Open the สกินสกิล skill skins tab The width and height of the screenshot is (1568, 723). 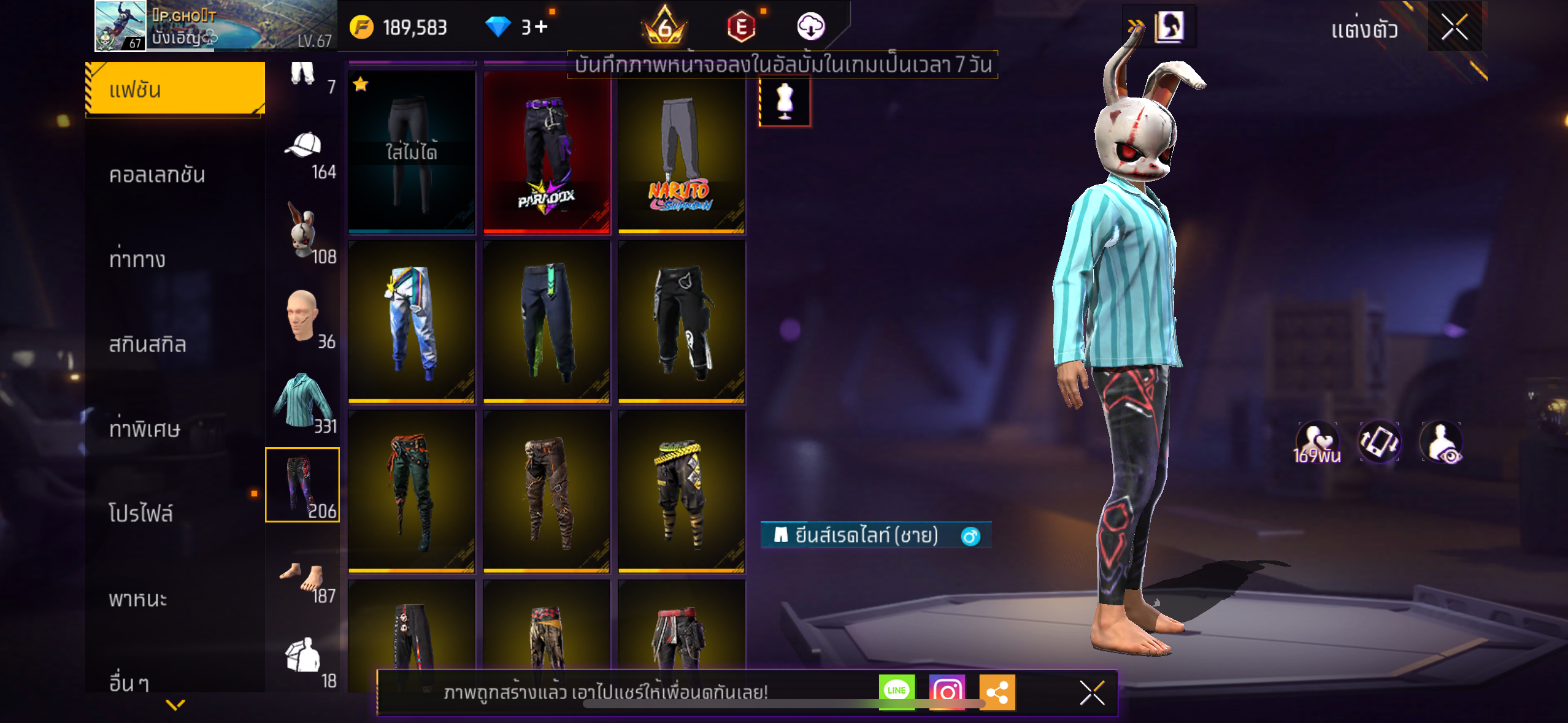click(x=147, y=344)
